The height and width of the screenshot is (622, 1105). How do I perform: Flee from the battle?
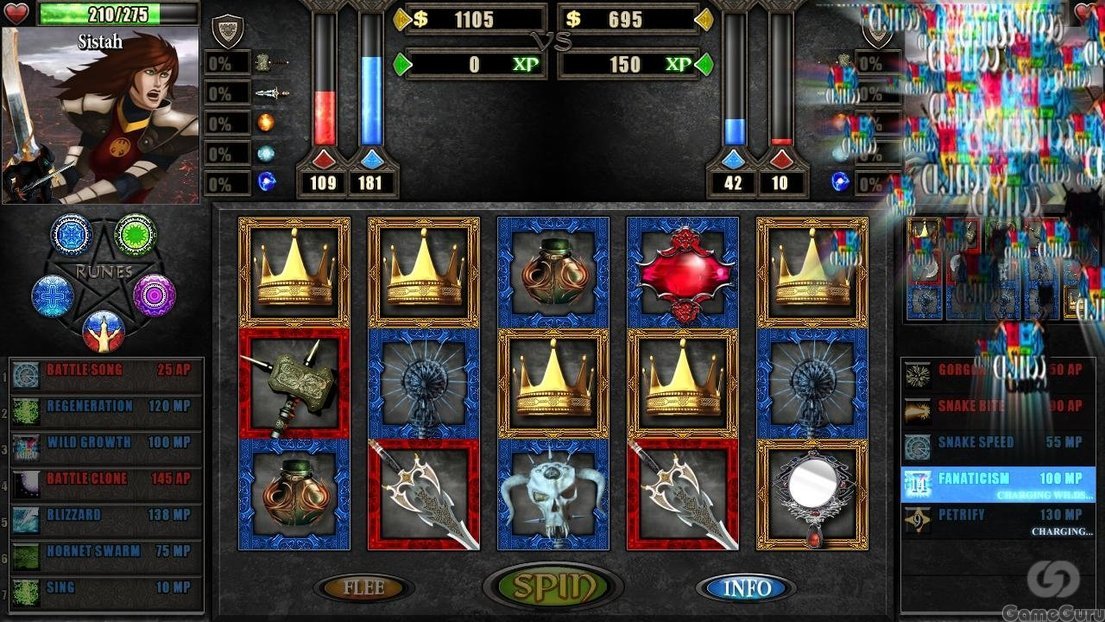click(x=364, y=588)
